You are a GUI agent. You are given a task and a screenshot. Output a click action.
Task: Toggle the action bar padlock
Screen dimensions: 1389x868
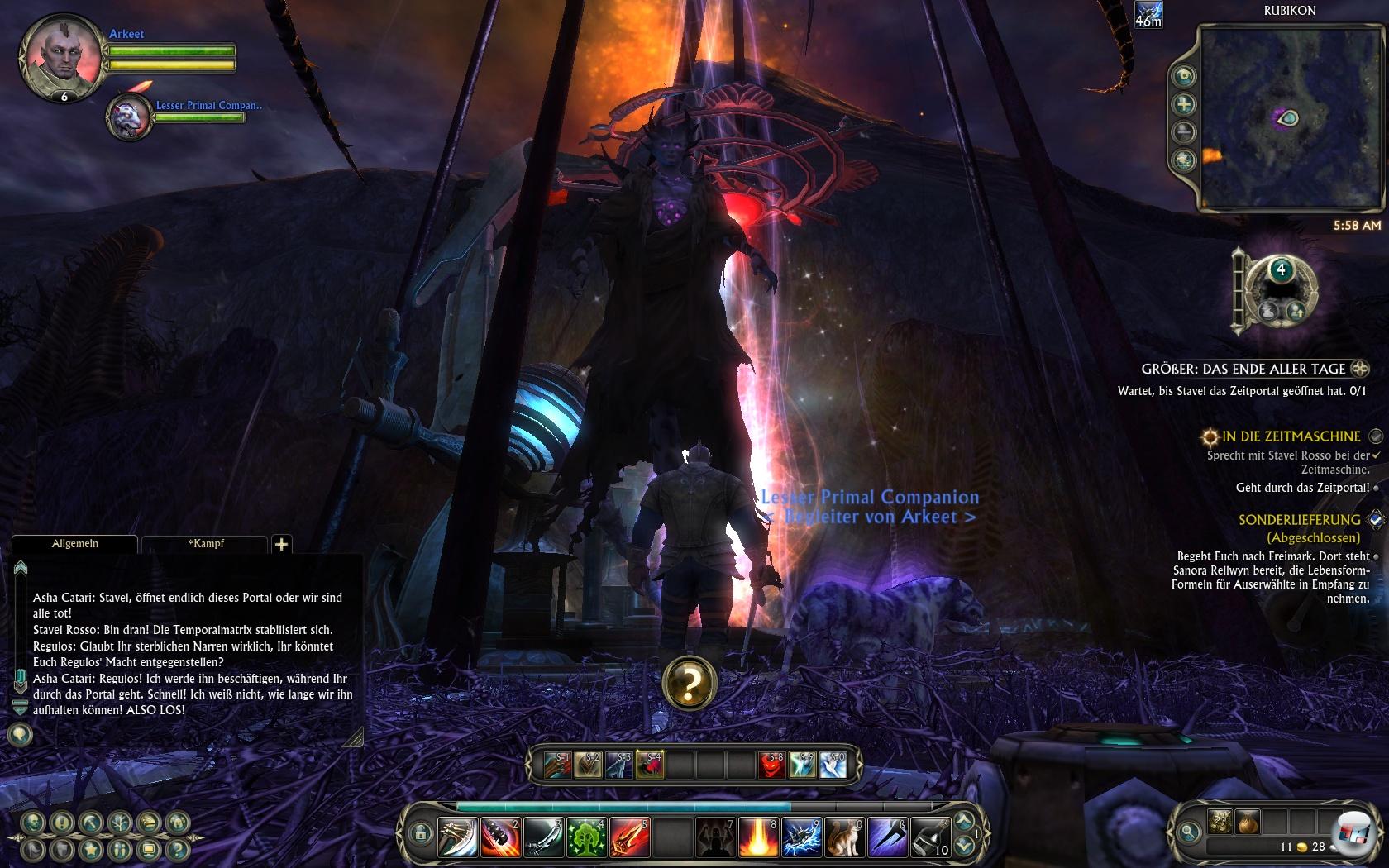(x=419, y=832)
